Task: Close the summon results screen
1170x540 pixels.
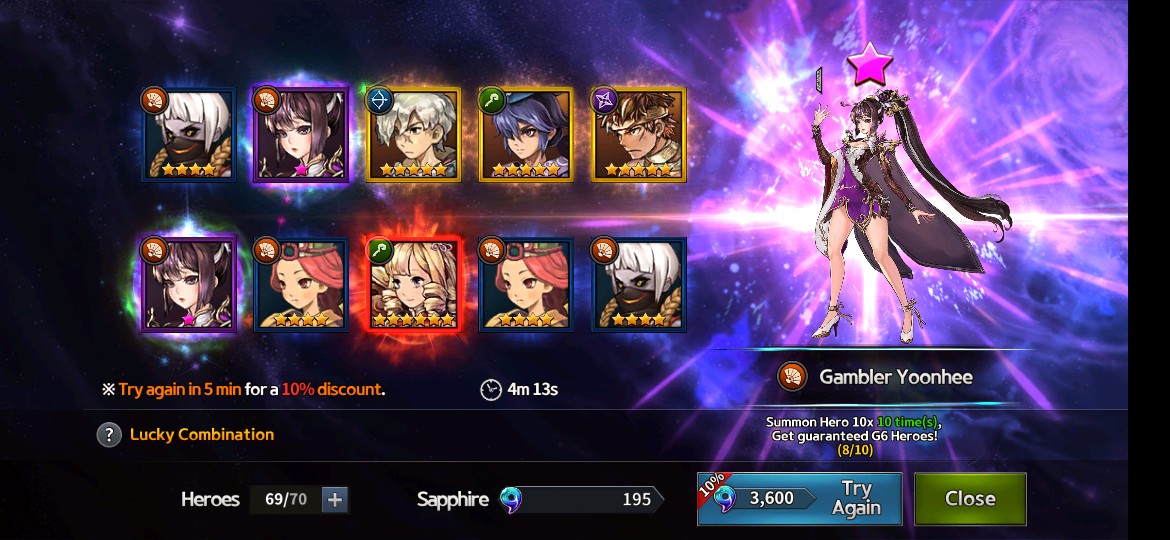Action: coord(969,498)
